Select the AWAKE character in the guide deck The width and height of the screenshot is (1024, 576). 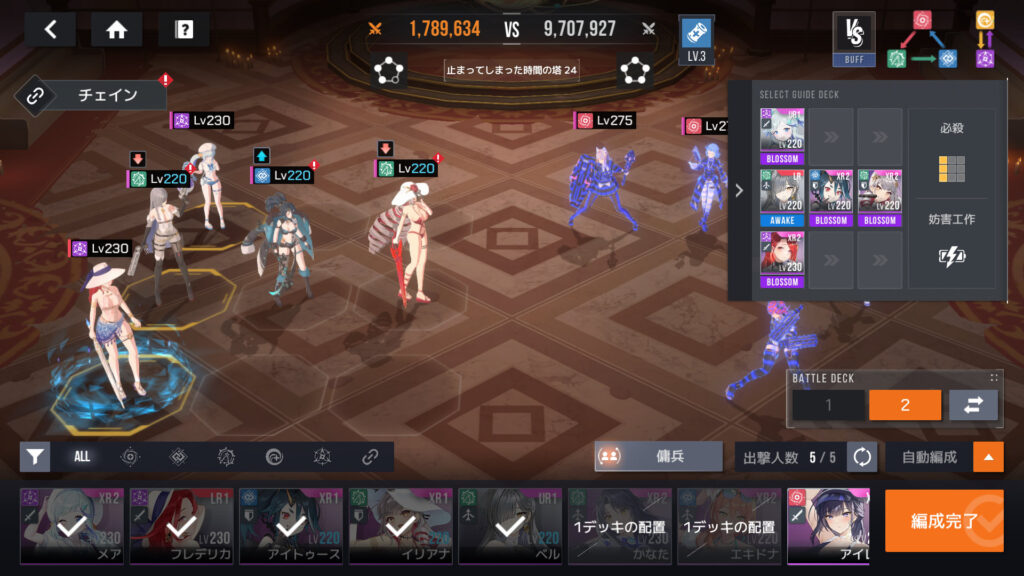click(781, 197)
